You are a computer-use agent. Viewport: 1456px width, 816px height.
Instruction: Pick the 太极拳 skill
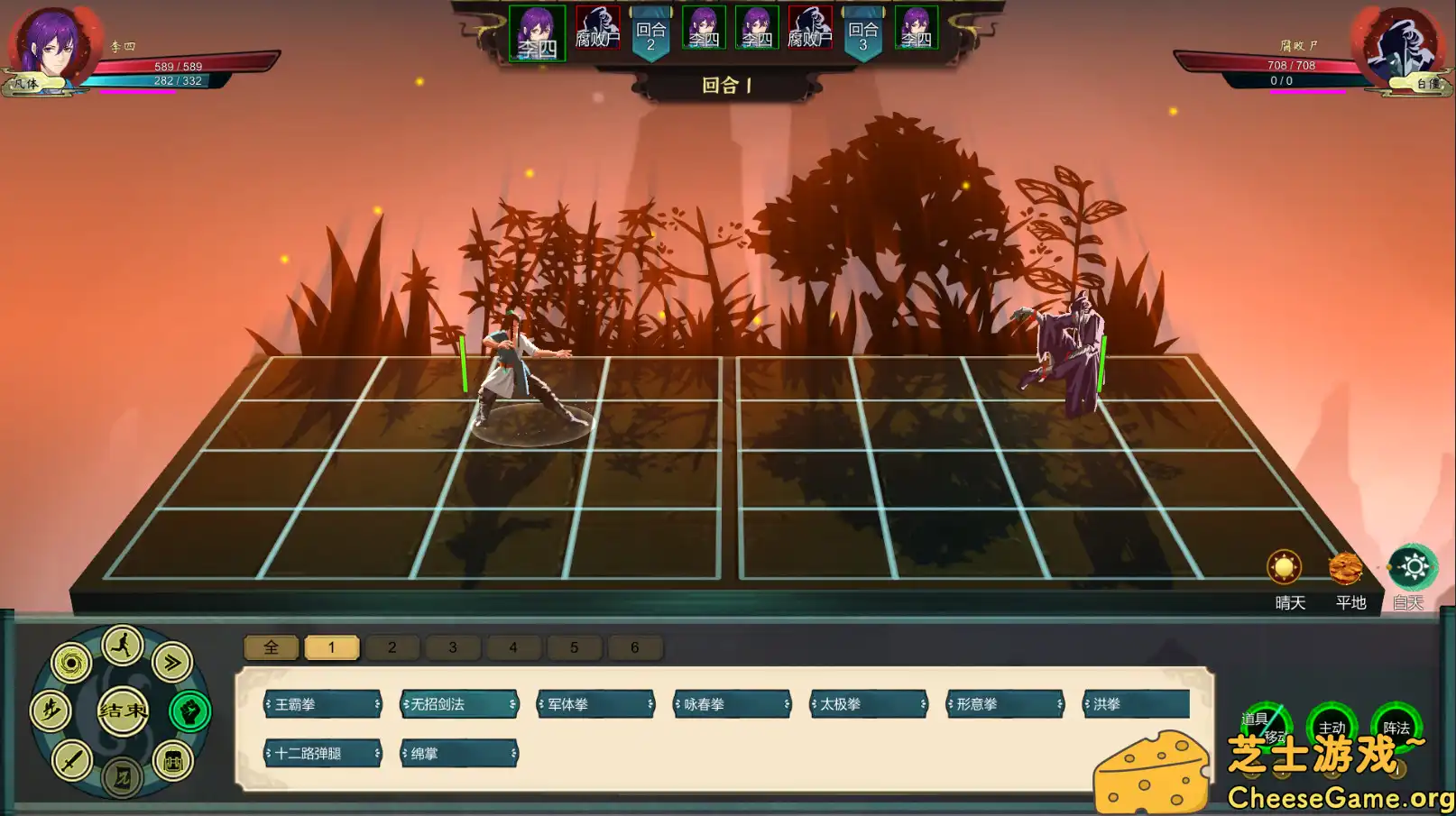[868, 704]
